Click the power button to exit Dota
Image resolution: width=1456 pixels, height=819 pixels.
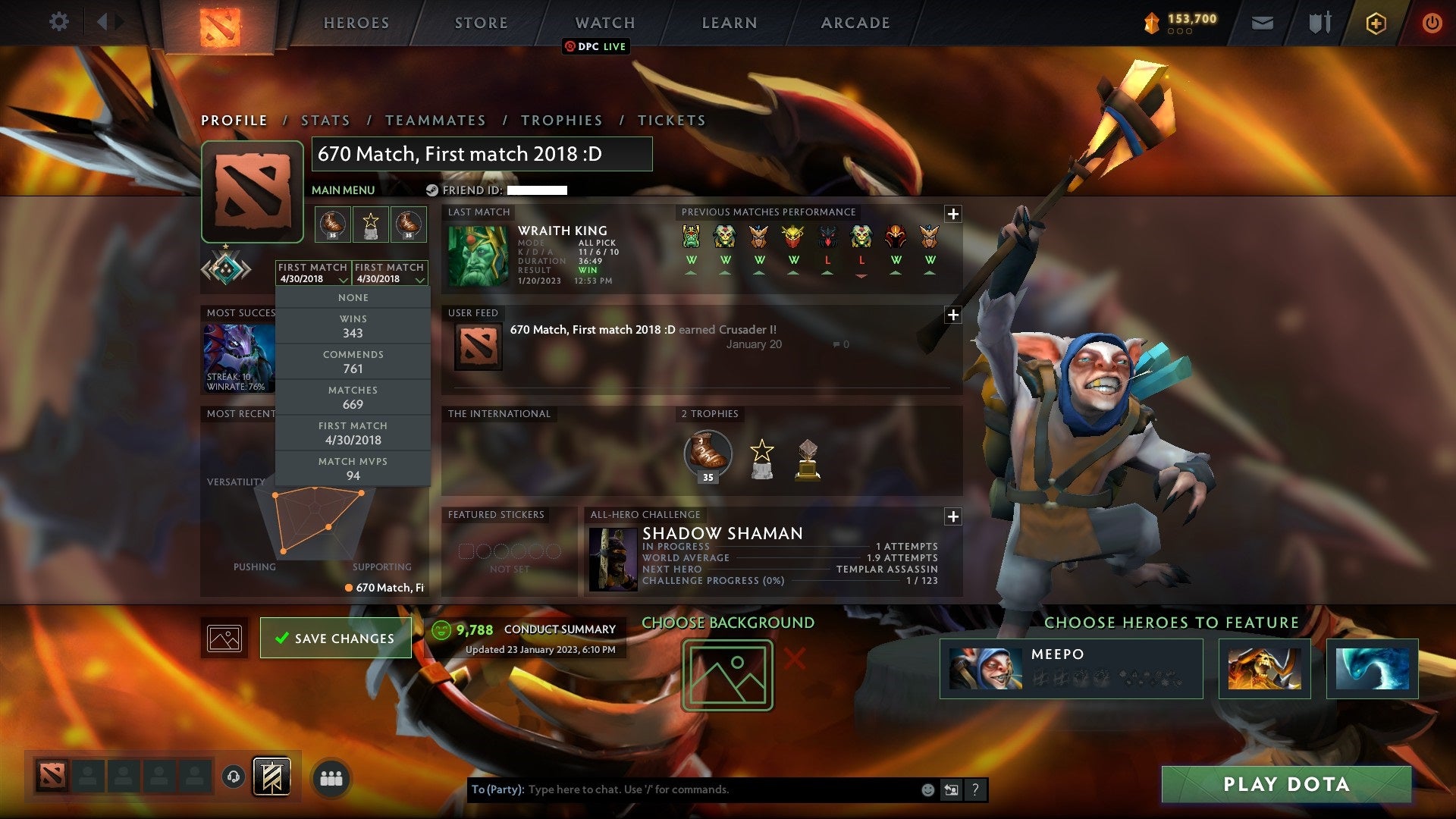coord(1432,22)
